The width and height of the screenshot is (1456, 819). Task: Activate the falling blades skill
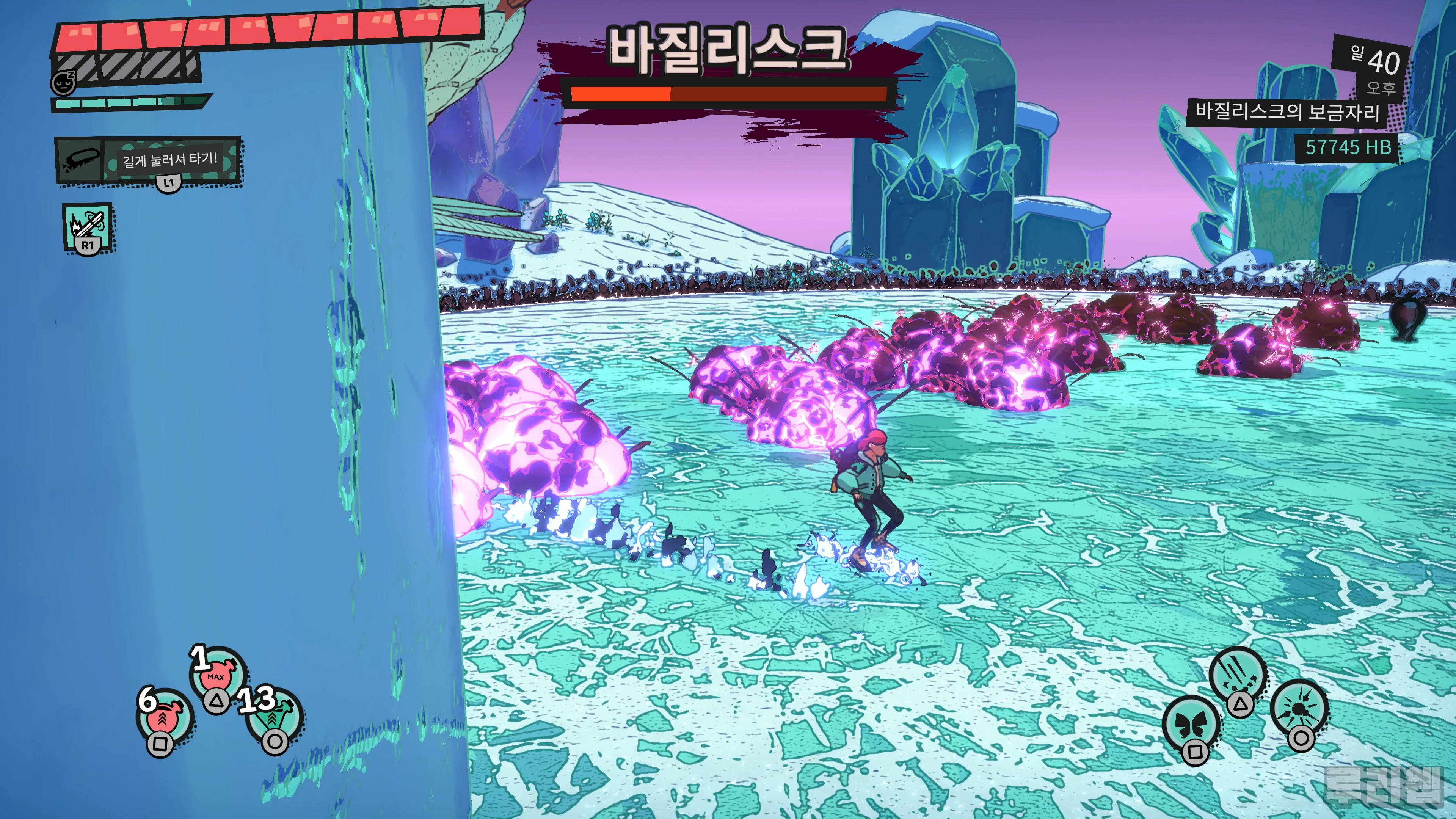coord(1238,676)
